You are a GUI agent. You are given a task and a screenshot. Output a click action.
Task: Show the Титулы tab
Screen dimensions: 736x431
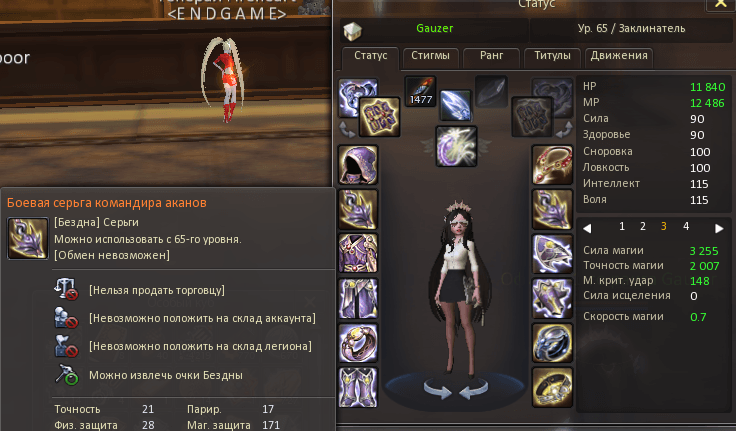coord(554,56)
